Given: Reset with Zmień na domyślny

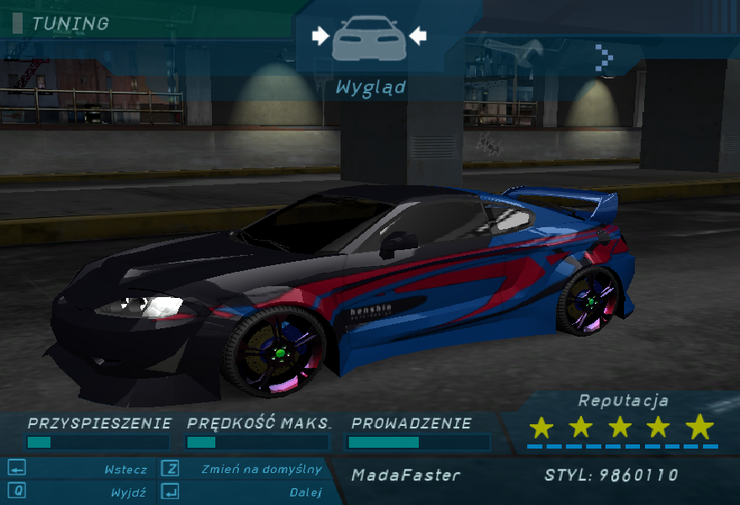Looking at the screenshot, I should coord(261,469).
